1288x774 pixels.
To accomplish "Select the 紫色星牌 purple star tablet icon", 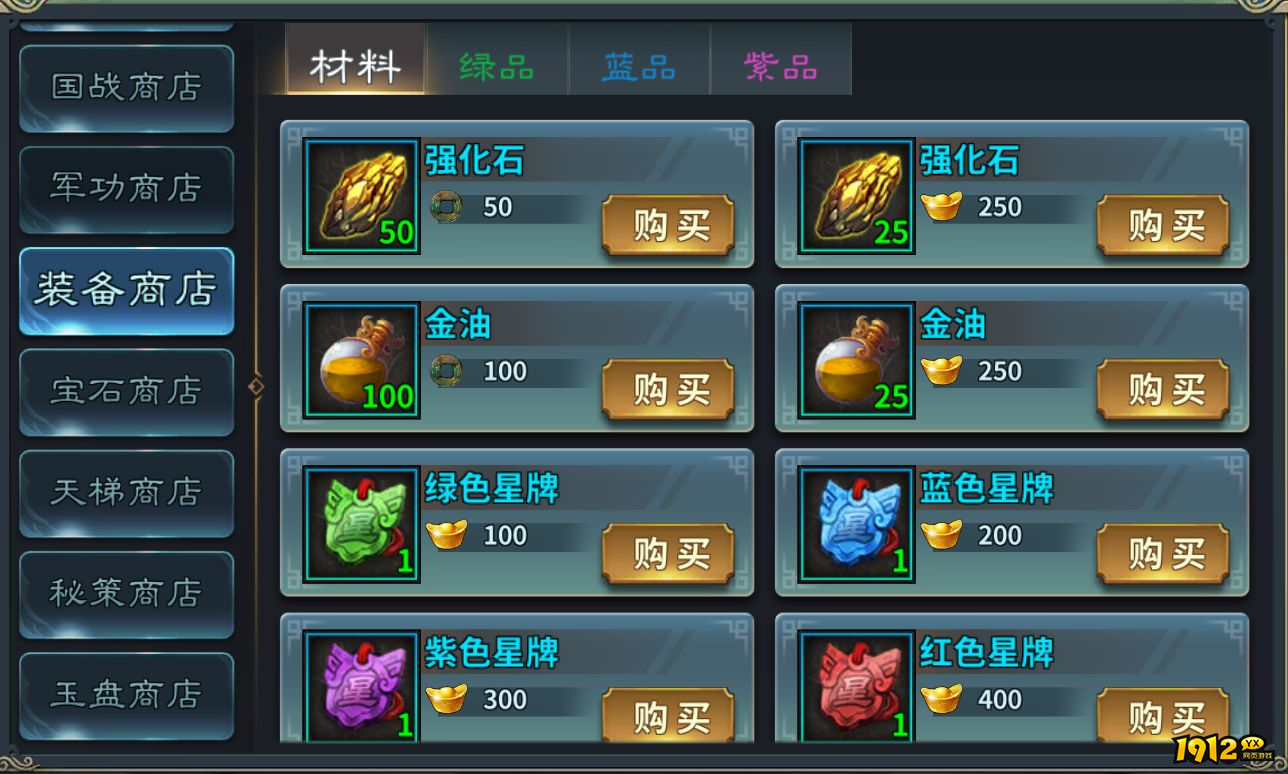I will click(359, 688).
